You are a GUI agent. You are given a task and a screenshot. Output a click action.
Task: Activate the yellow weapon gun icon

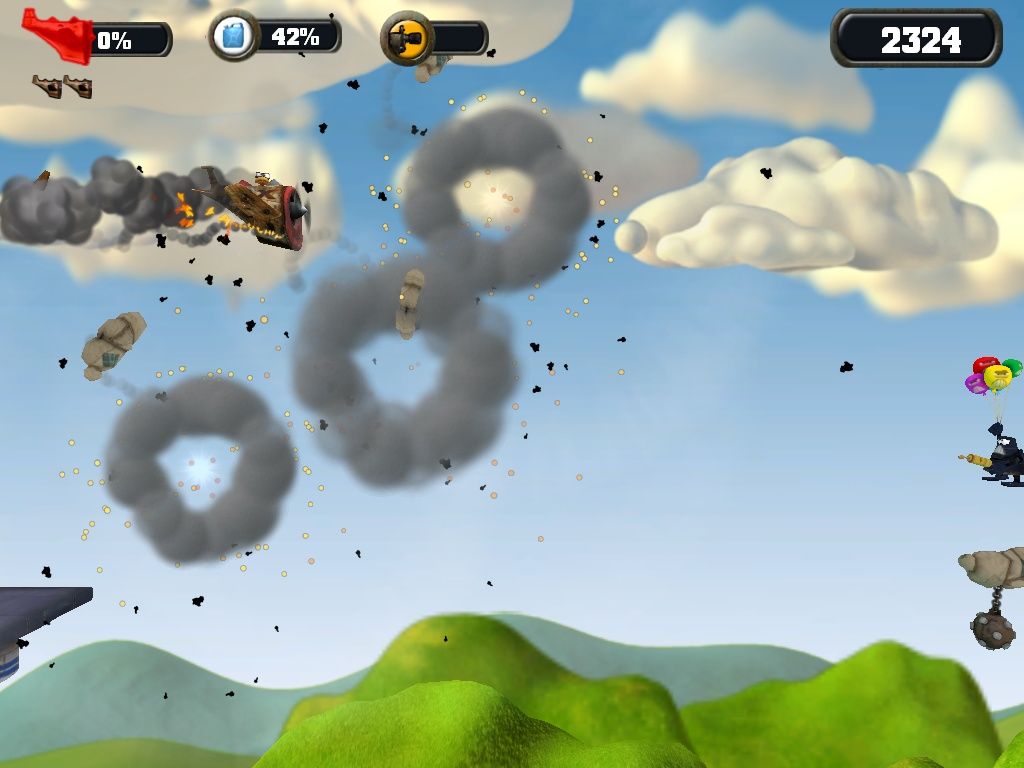[406, 39]
